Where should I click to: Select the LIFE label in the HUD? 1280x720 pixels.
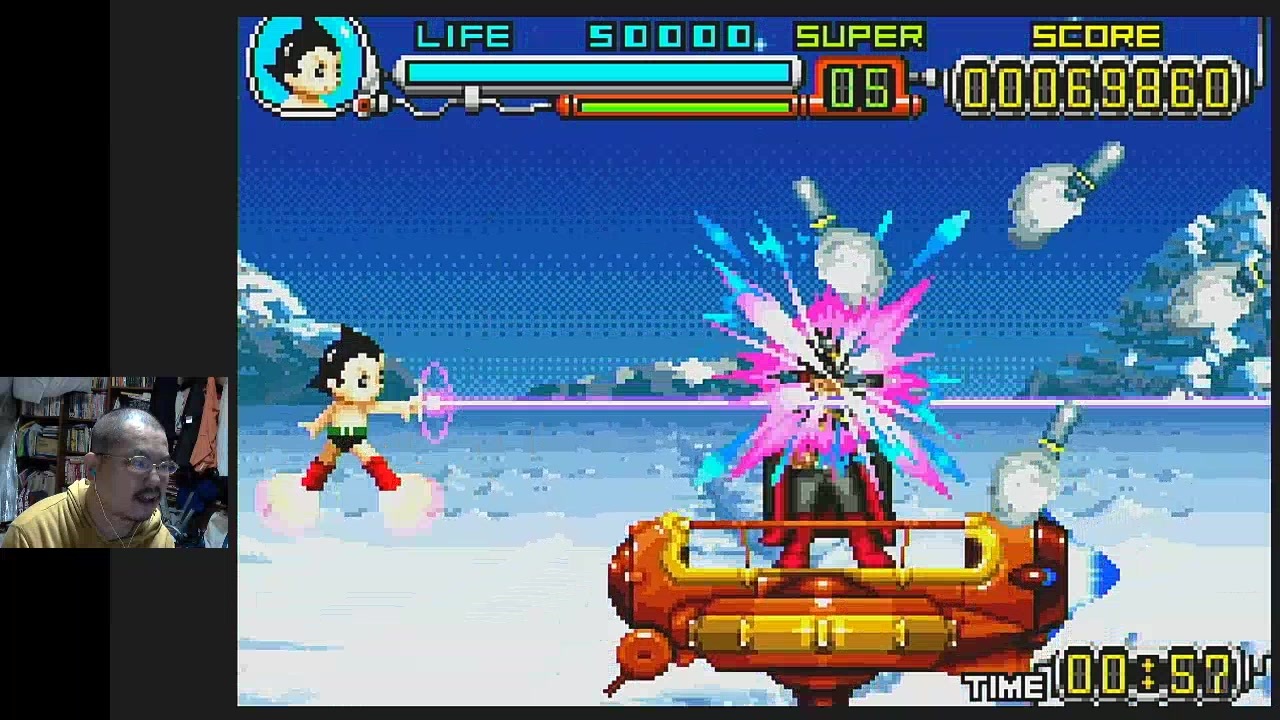pyautogui.click(x=465, y=37)
